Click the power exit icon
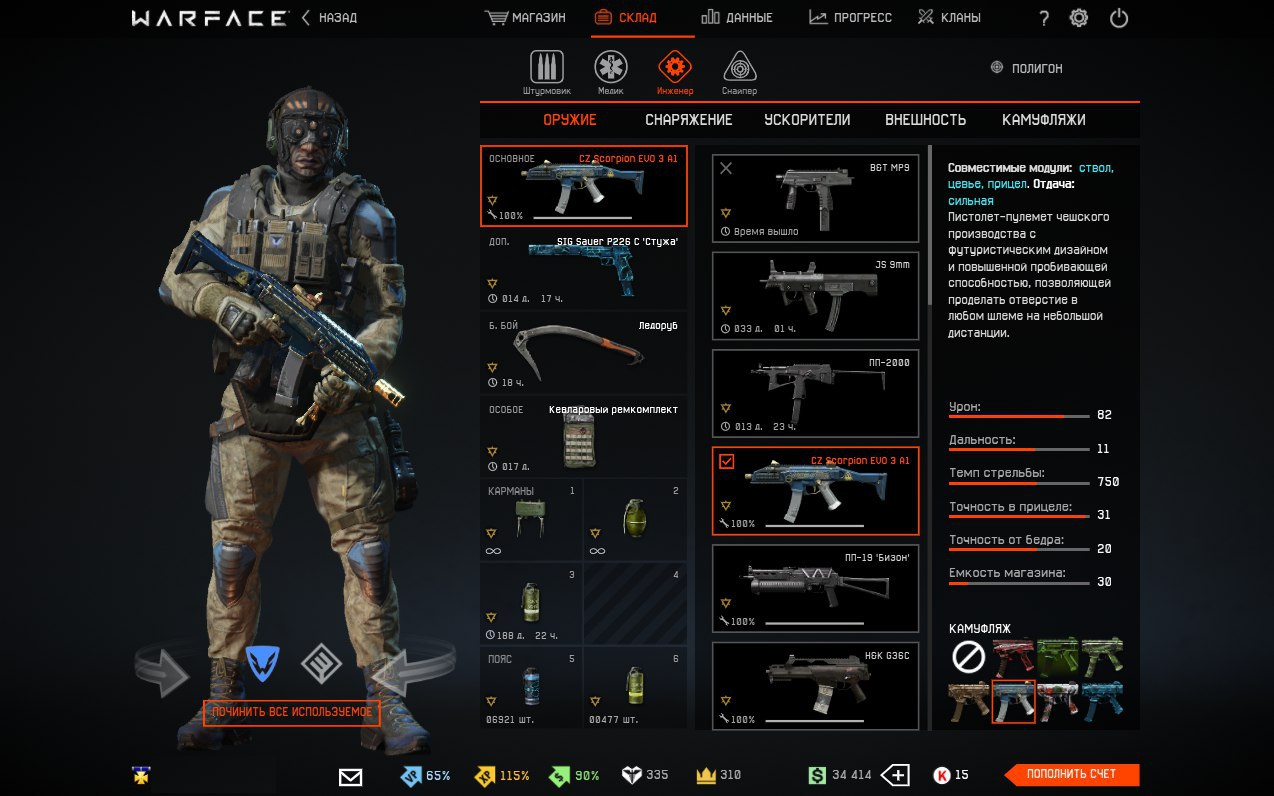 (x=1119, y=18)
